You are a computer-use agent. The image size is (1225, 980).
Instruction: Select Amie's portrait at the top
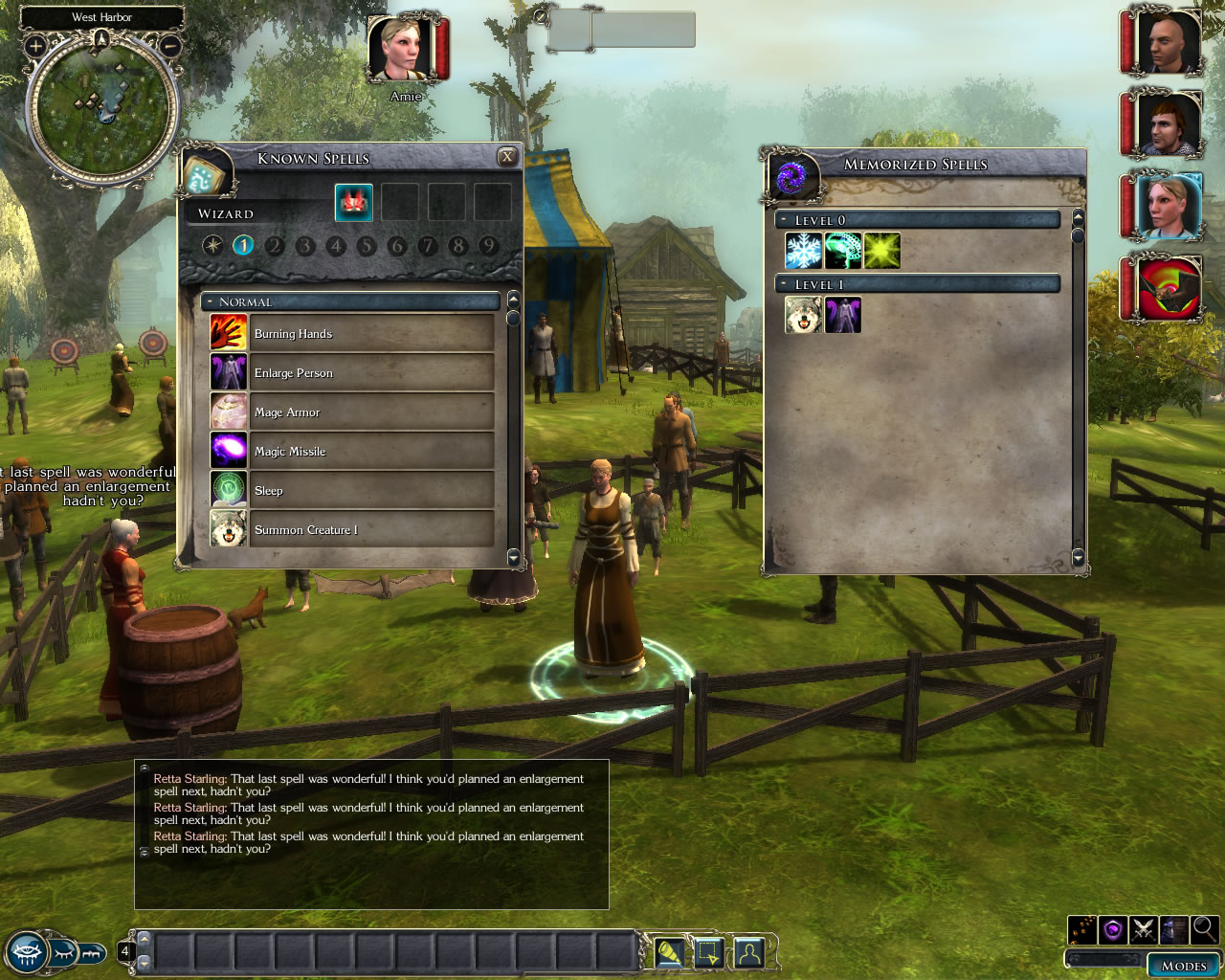point(401,48)
